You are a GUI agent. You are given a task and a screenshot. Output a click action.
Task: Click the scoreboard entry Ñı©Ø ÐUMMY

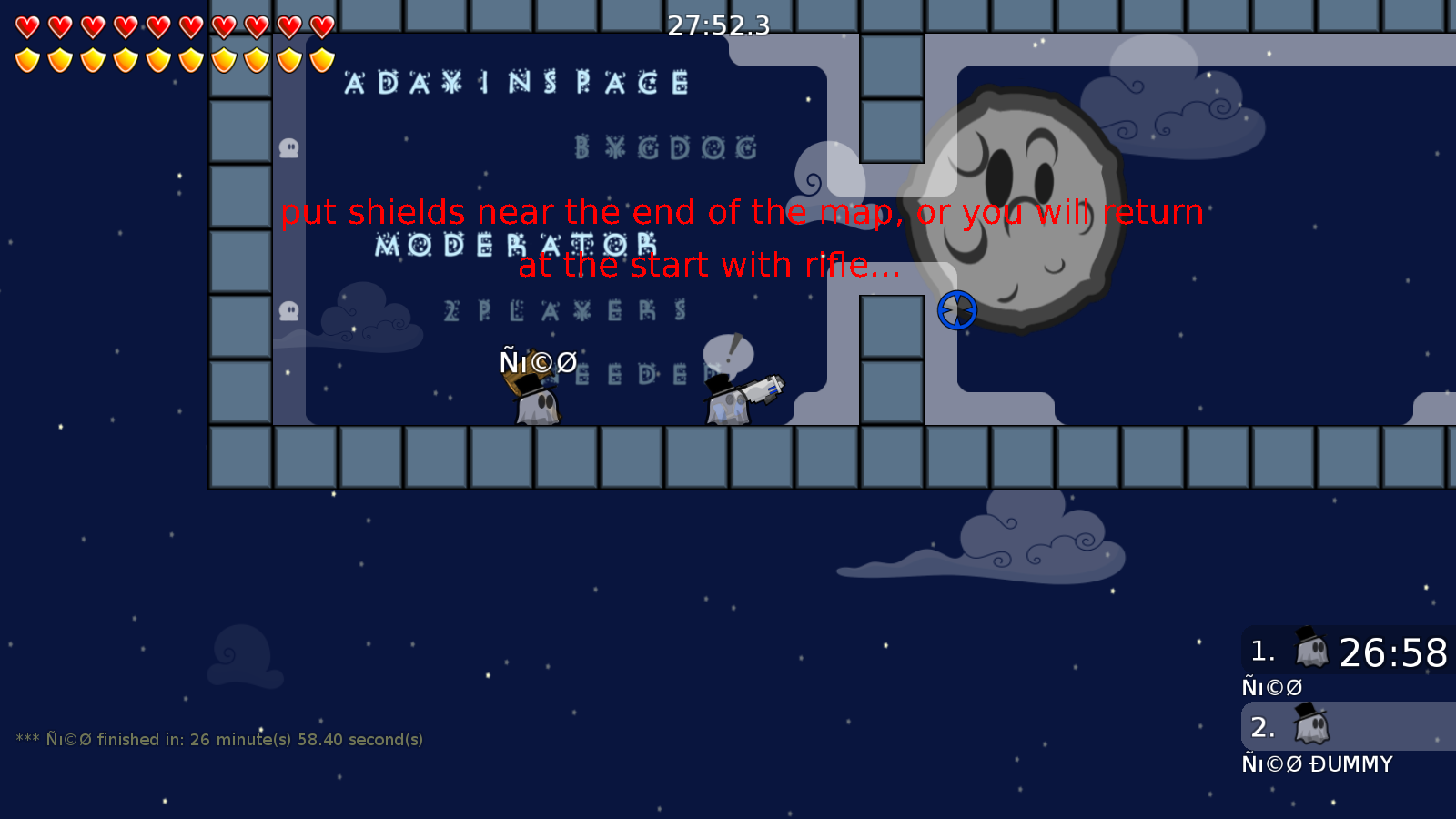click(1317, 764)
